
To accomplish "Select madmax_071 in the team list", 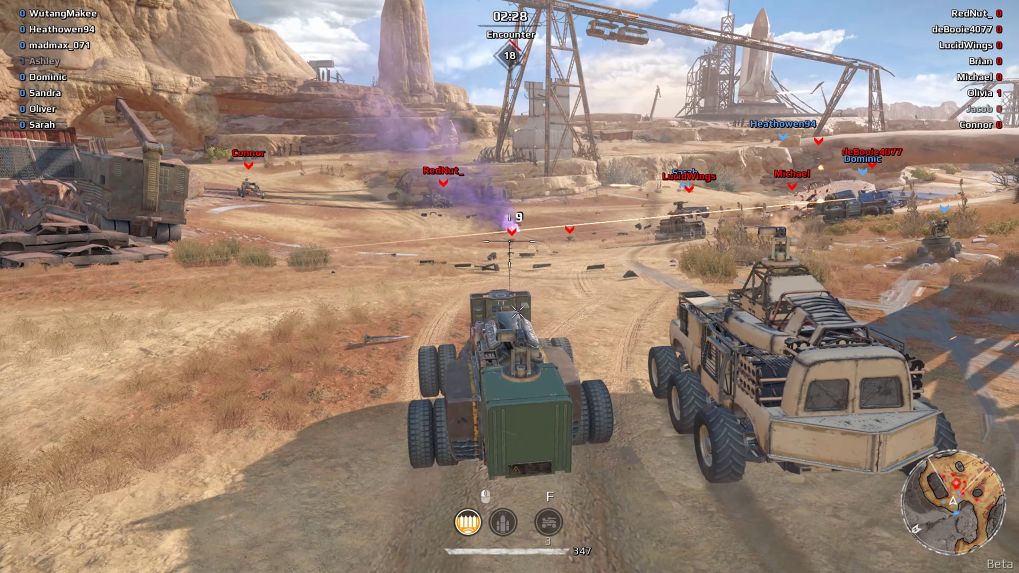I will (x=59, y=45).
